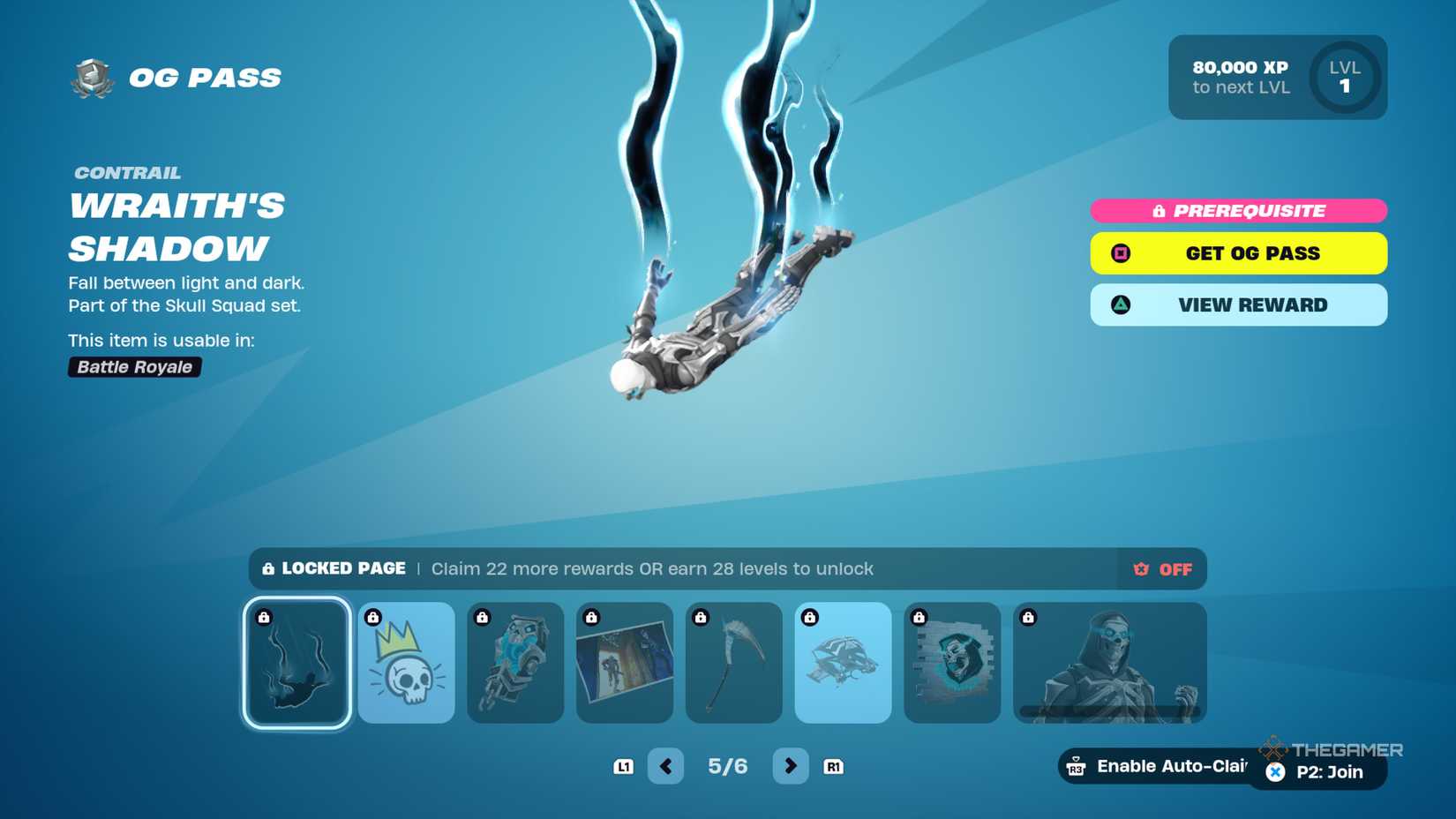Image resolution: width=1456 pixels, height=819 pixels.
Task: Toggle the crown OFF switch
Action: click(x=1161, y=569)
